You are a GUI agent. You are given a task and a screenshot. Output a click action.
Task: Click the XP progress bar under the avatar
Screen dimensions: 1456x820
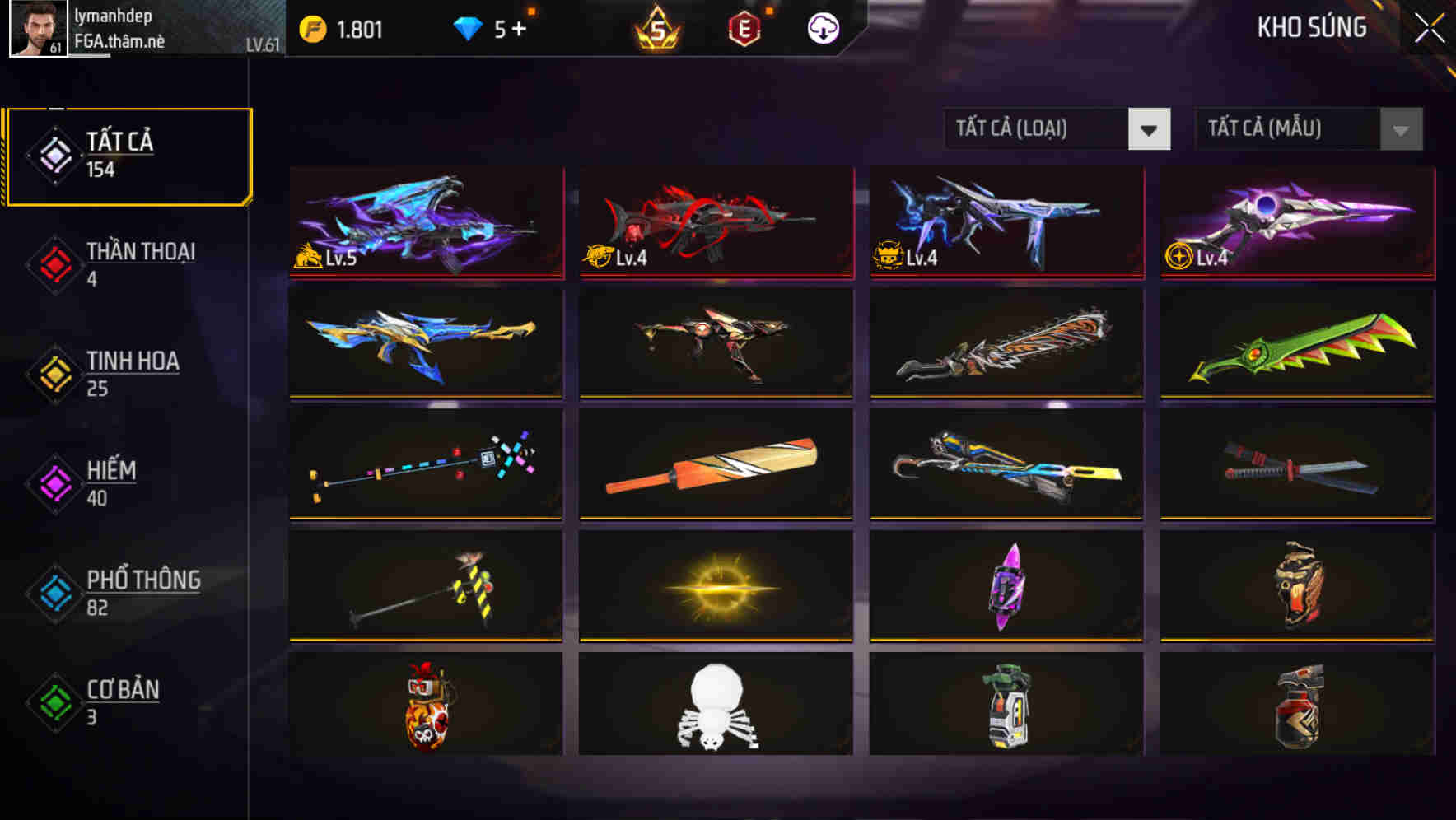click(x=91, y=54)
